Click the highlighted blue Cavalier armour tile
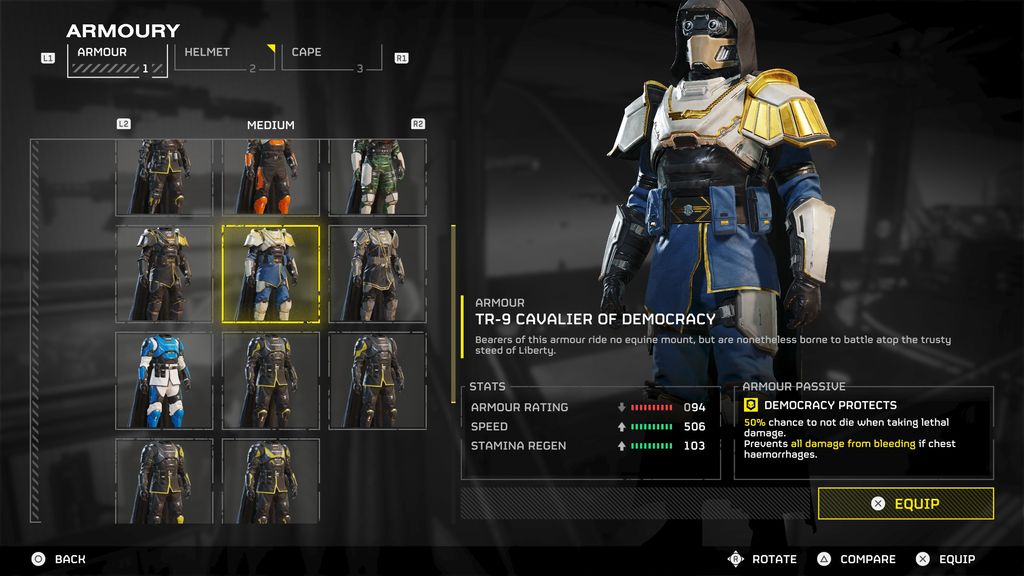This screenshot has width=1024, height=576. (x=270, y=274)
